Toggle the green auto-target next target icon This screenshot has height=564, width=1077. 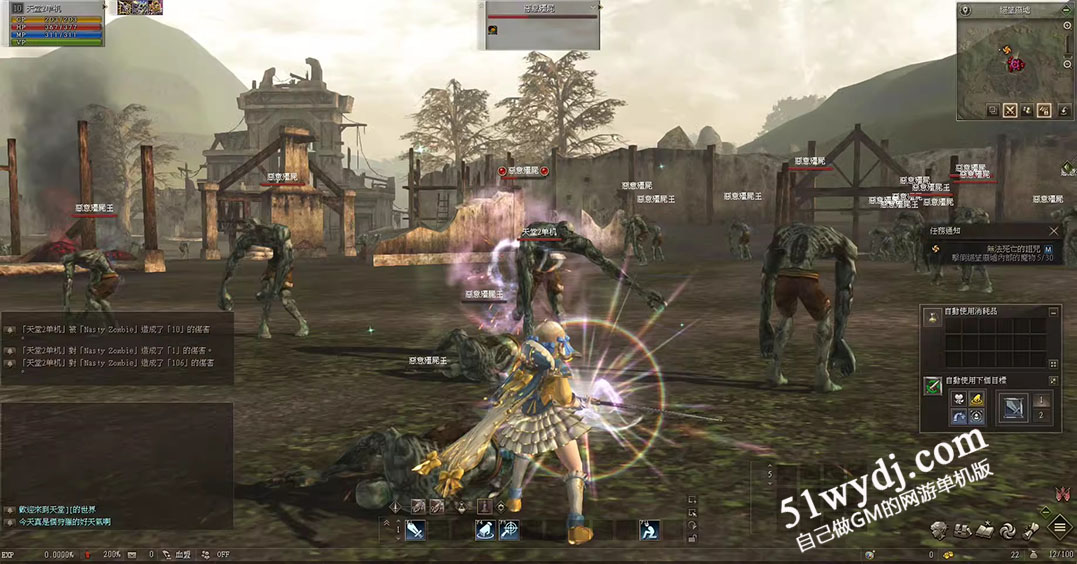[932, 388]
